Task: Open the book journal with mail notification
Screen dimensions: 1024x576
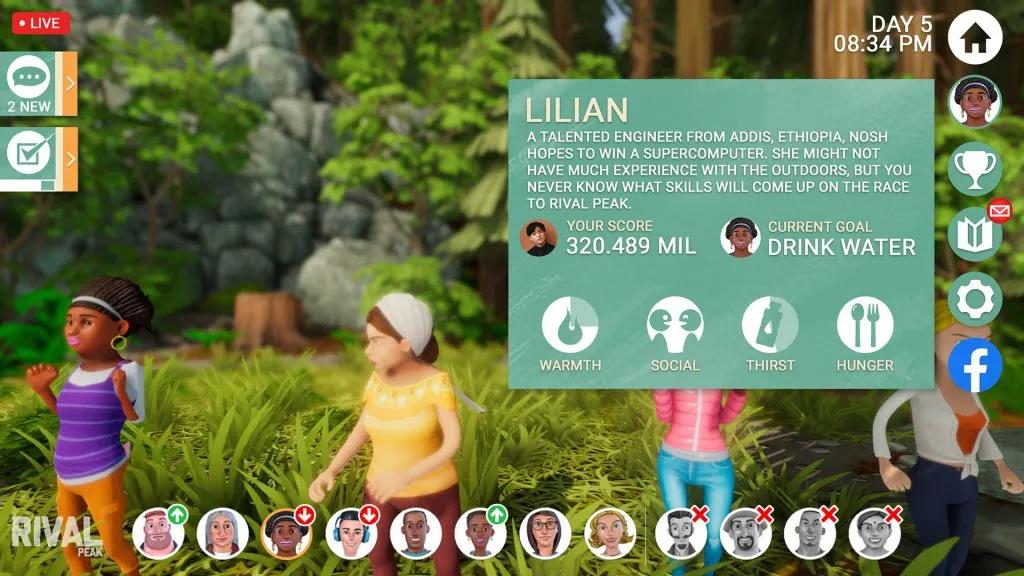Action: pyautogui.click(x=974, y=234)
